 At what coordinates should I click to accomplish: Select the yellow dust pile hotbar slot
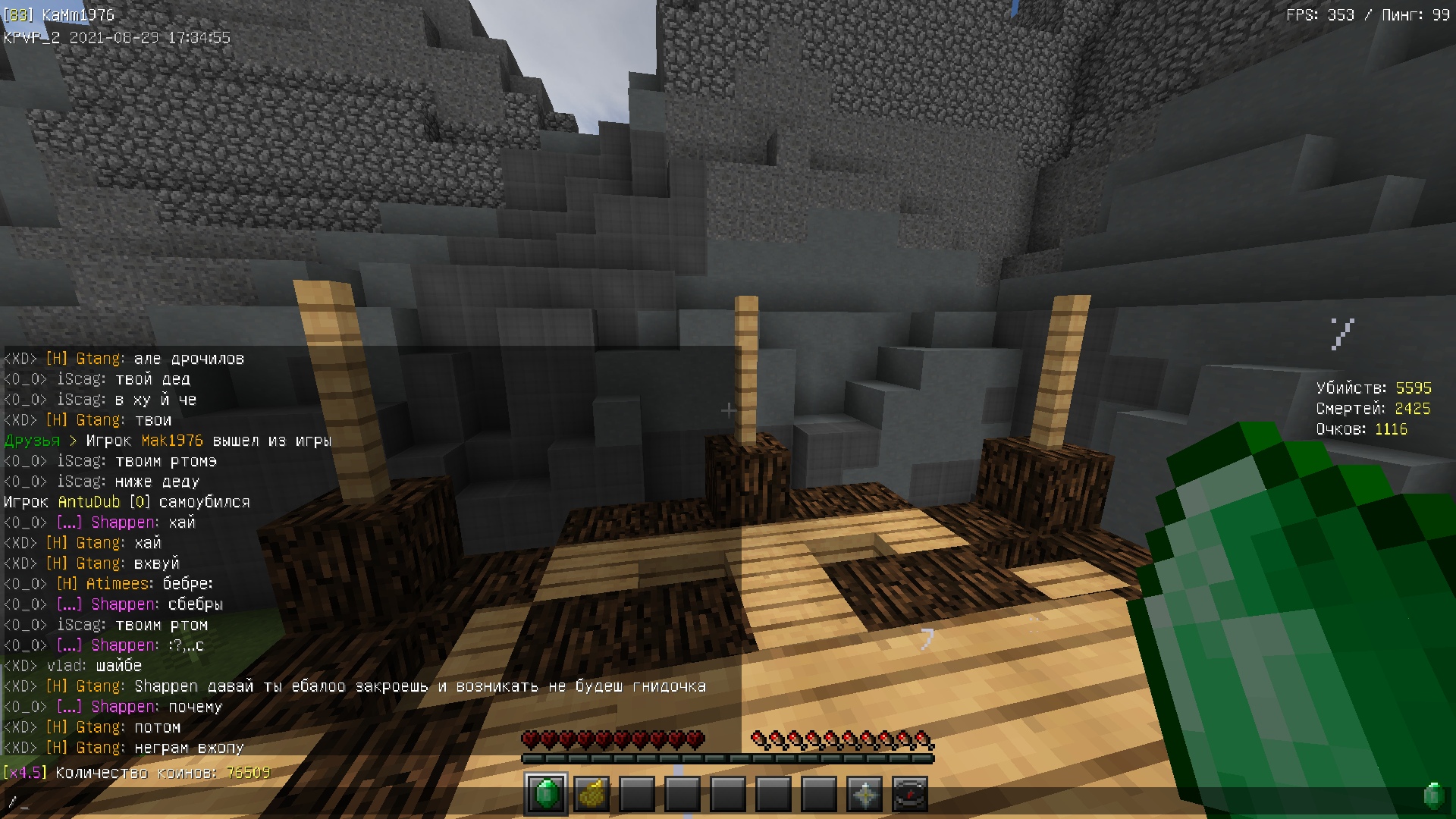click(591, 794)
